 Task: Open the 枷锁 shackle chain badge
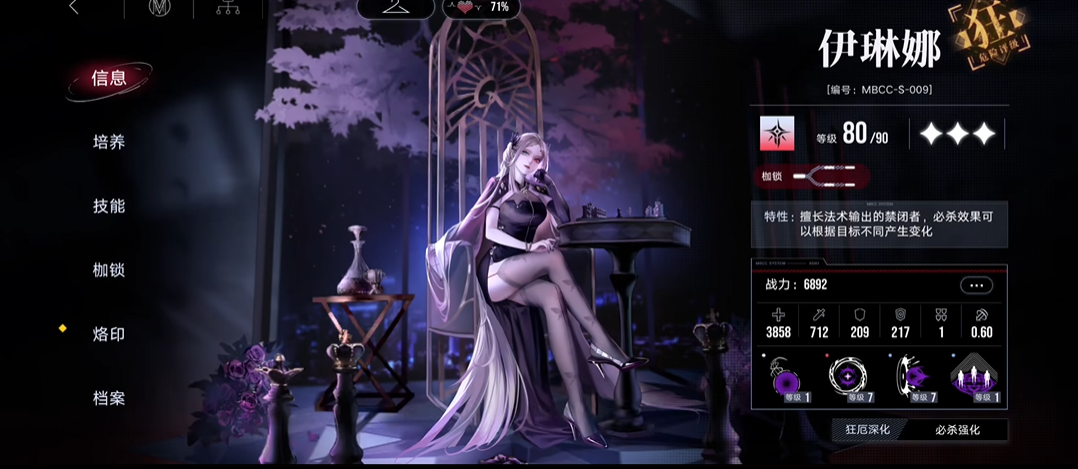(x=814, y=177)
